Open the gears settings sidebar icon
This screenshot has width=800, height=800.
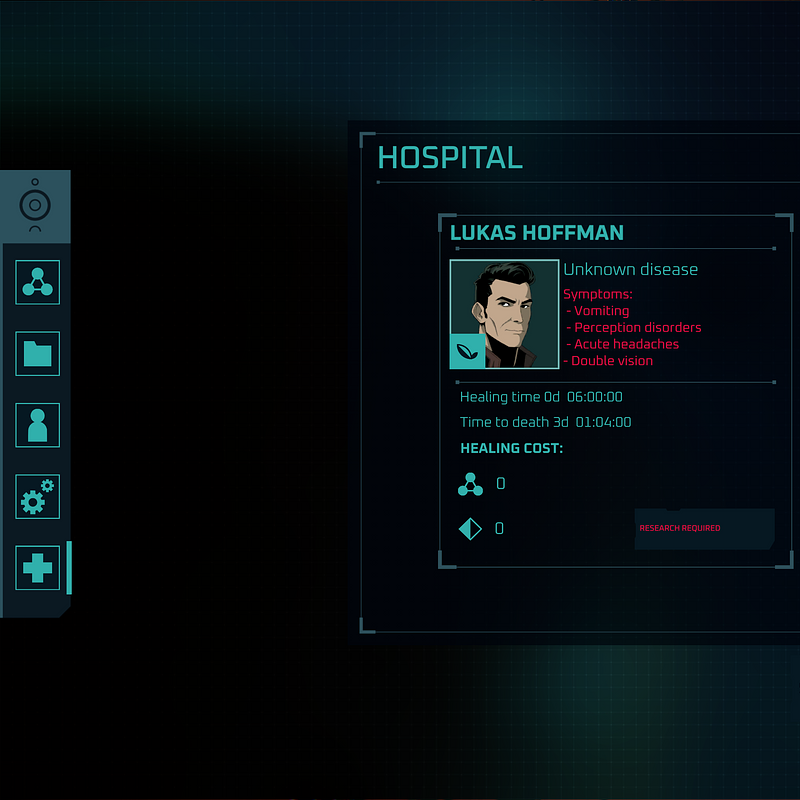tap(37, 496)
